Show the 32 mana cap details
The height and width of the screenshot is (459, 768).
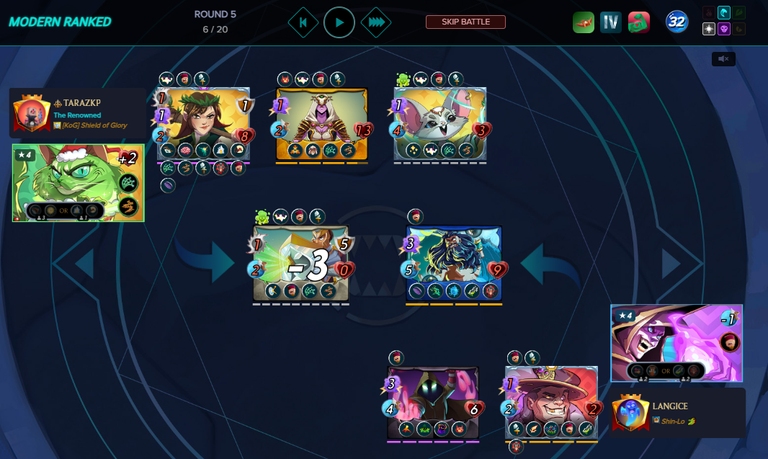coord(677,22)
